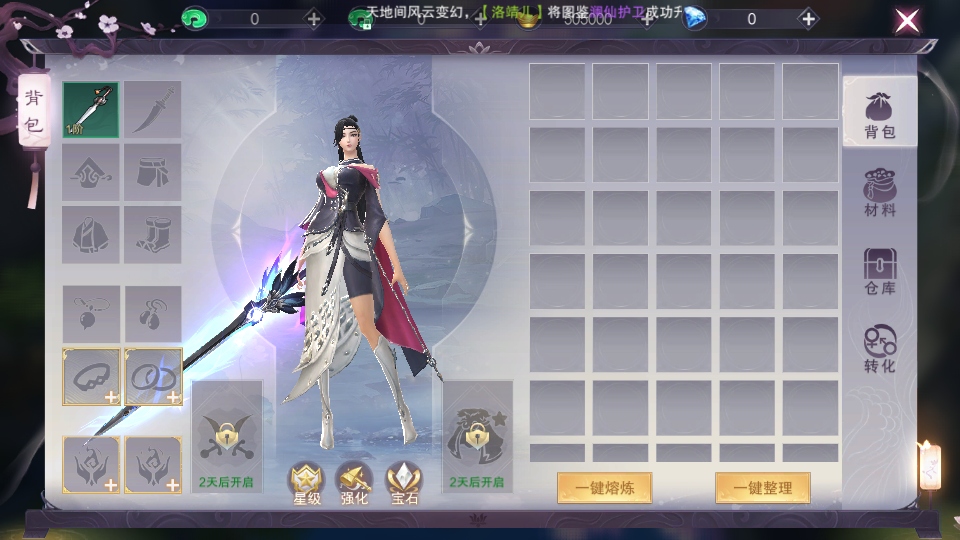
Task: Open the 宝石 gem menu
Action: [404, 483]
